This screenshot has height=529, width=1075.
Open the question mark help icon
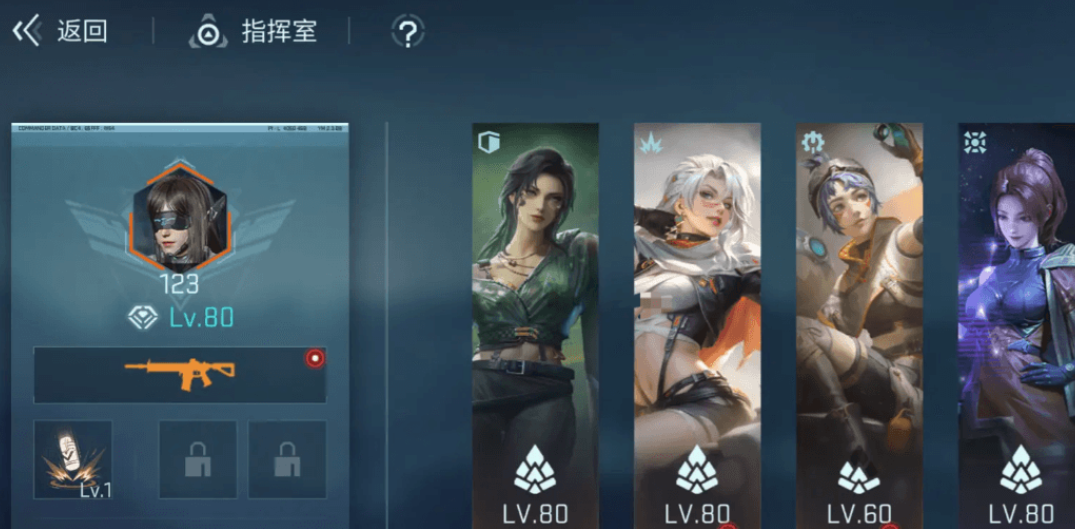pyautogui.click(x=407, y=32)
